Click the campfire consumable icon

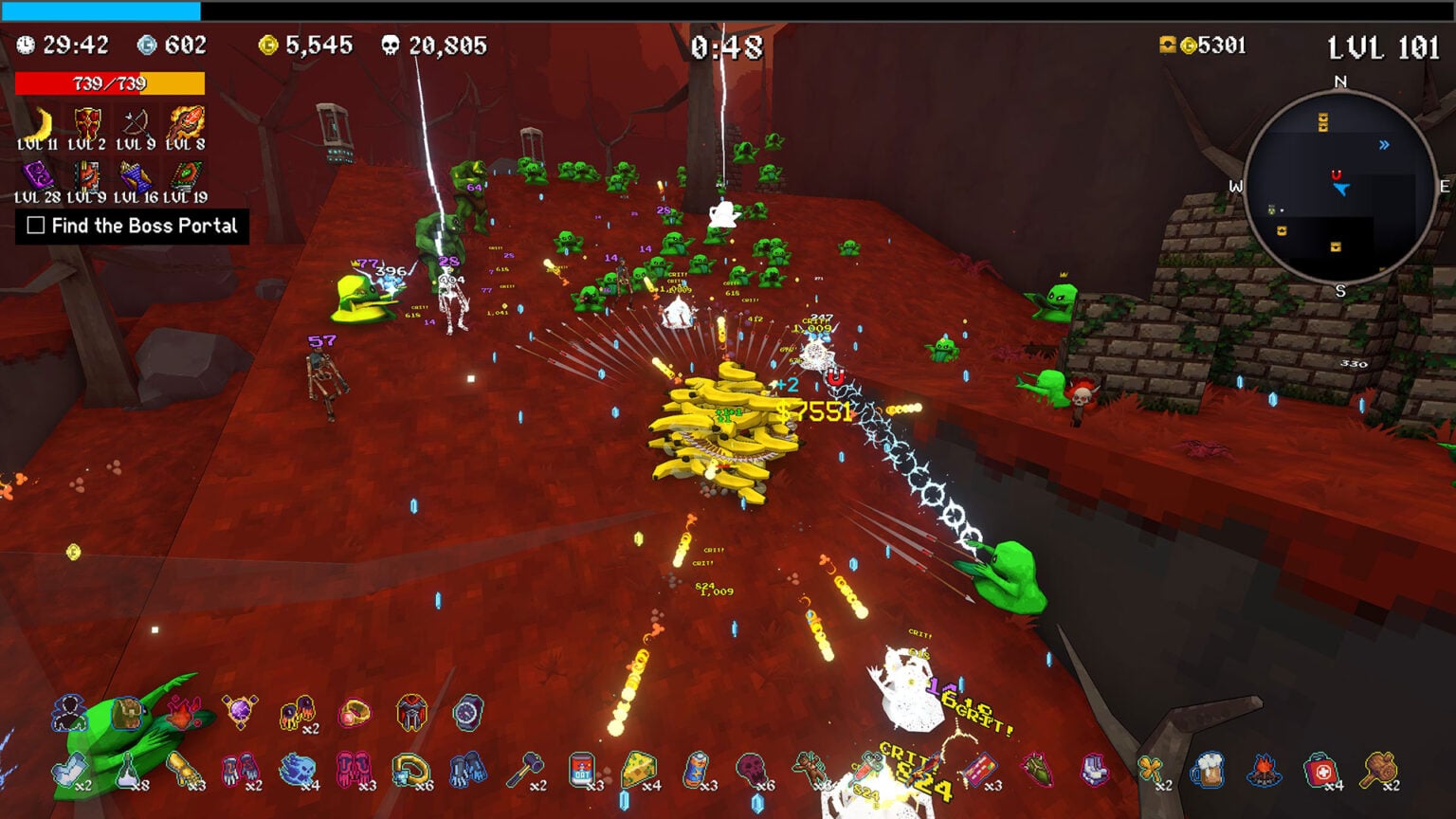click(x=1264, y=768)
